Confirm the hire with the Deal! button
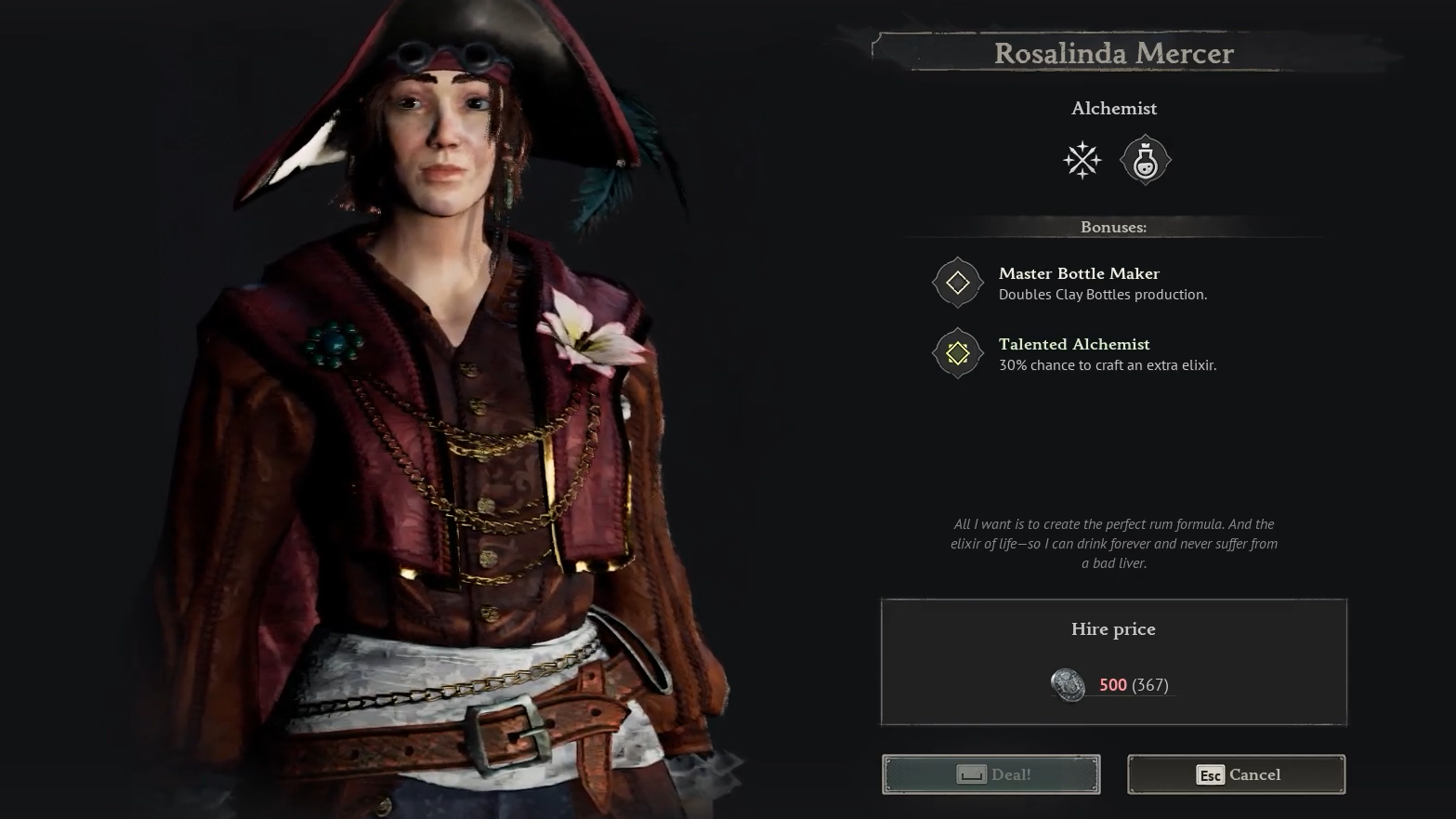The image size is (1456, 819). 990,774
